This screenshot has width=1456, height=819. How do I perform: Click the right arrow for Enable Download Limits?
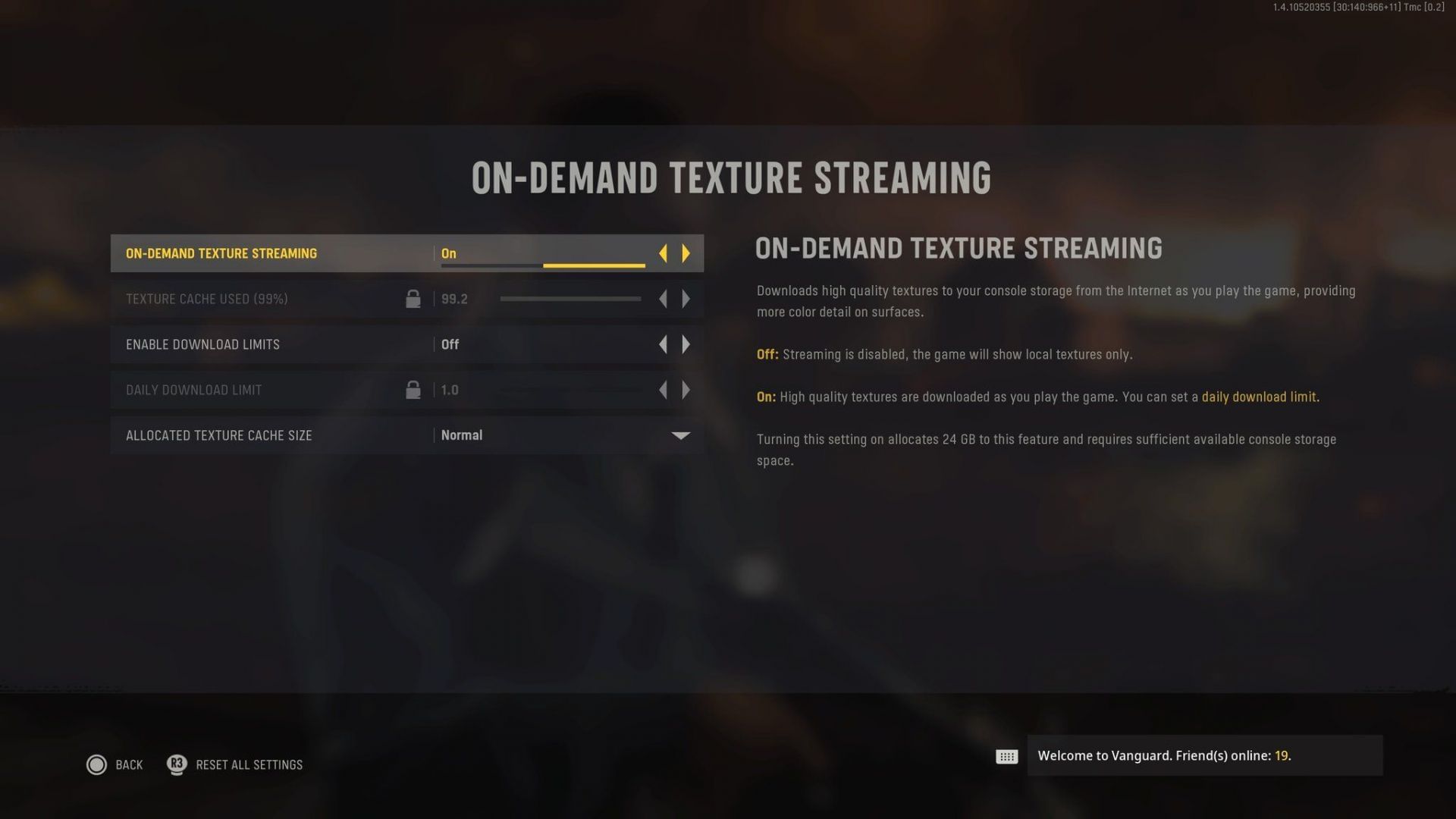[x=686, y=344]
